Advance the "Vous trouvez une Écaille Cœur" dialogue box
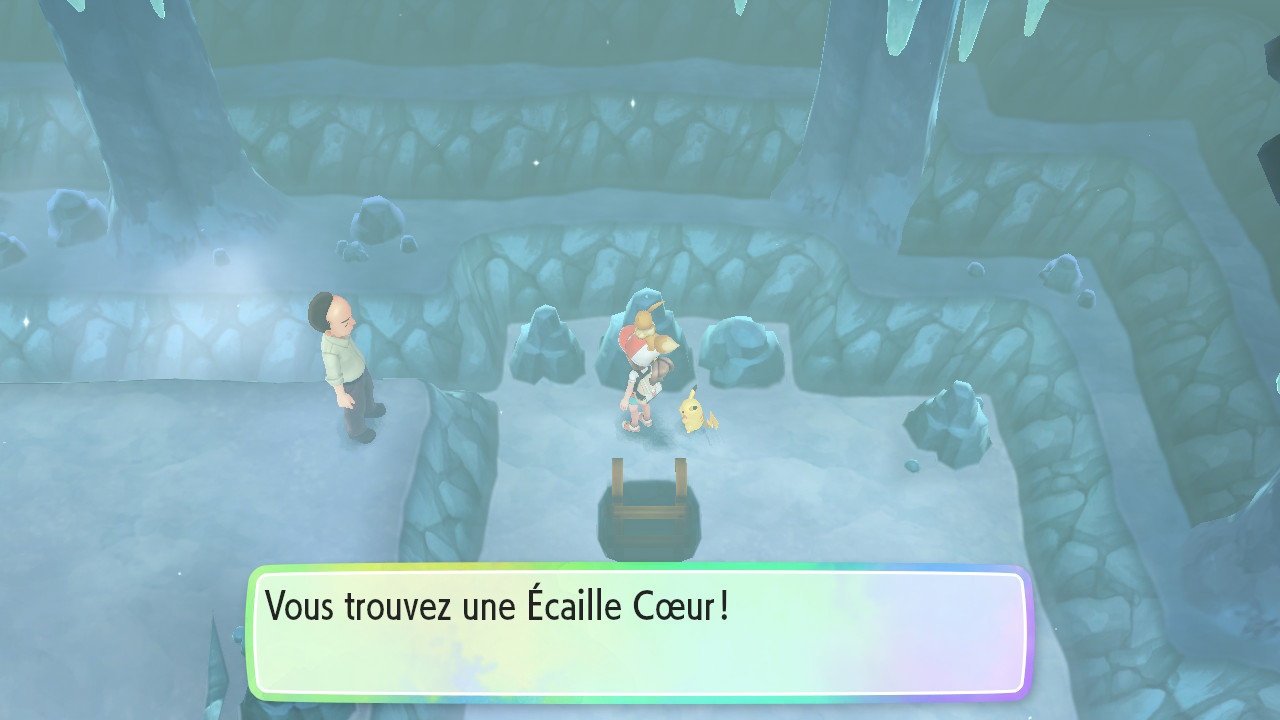Screen dimensions: 1280x720 (x=640, y=633)
